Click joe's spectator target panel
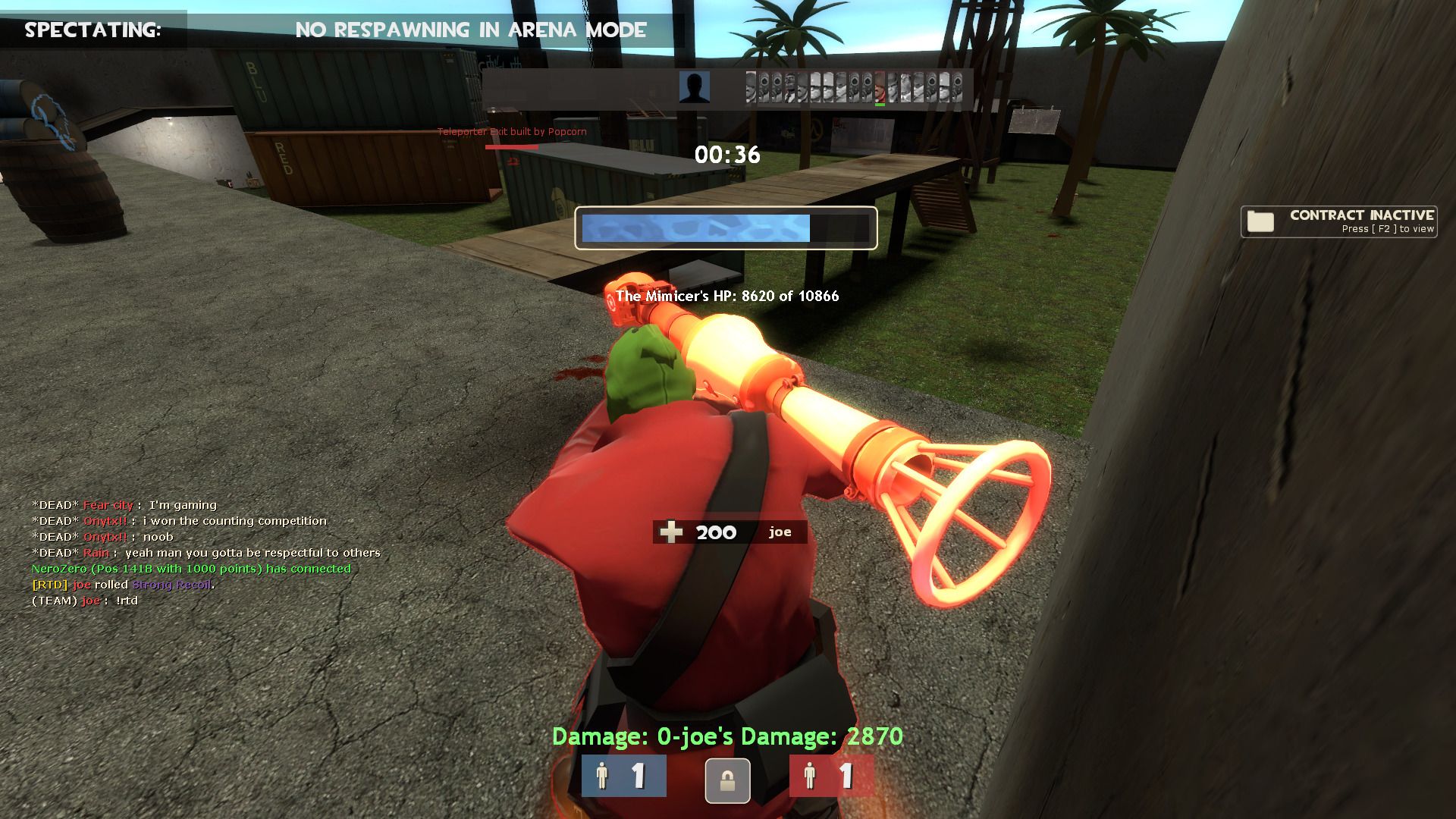1456x819 pixels. 729,532
